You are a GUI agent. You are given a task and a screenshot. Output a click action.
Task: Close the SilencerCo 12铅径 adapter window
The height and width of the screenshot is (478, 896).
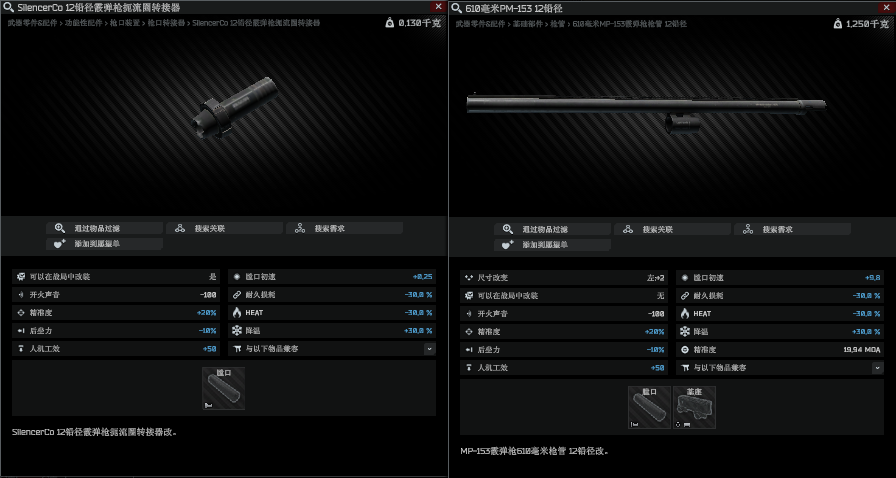438,7
